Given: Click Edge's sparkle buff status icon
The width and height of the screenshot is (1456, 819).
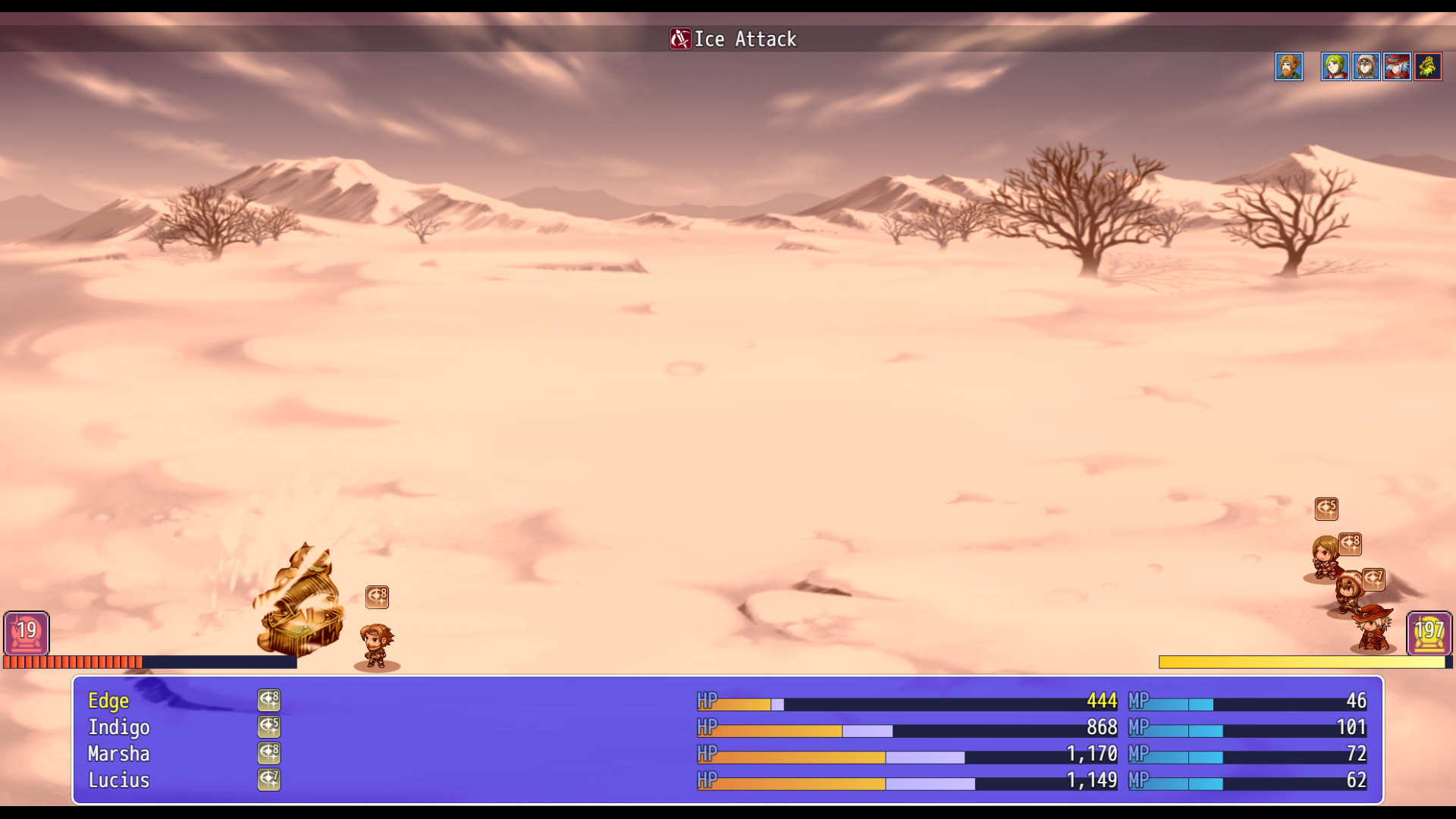Looking at the screenshot, I should pos(269,700).
